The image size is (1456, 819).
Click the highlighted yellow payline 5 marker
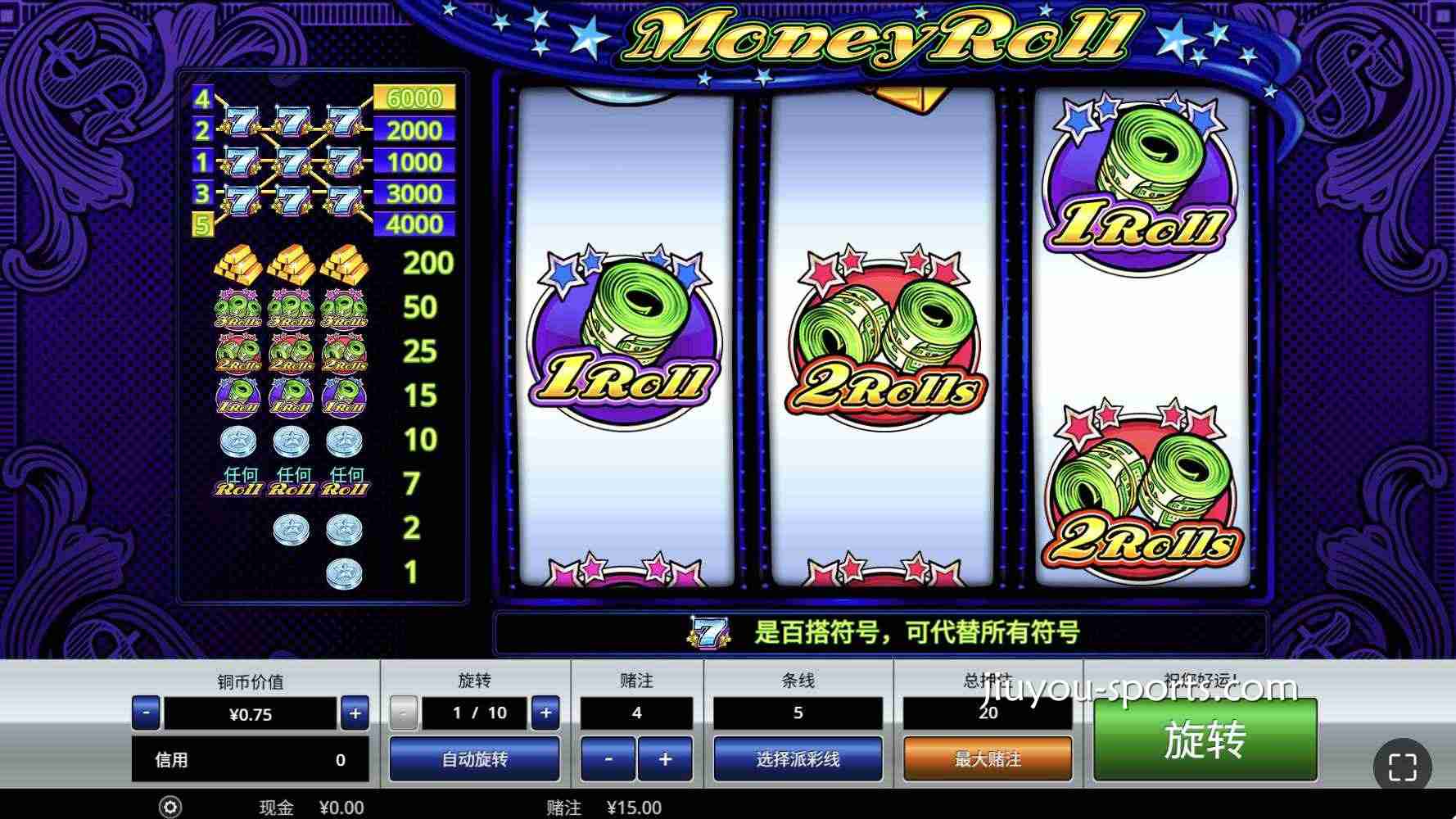coord(201,223)
